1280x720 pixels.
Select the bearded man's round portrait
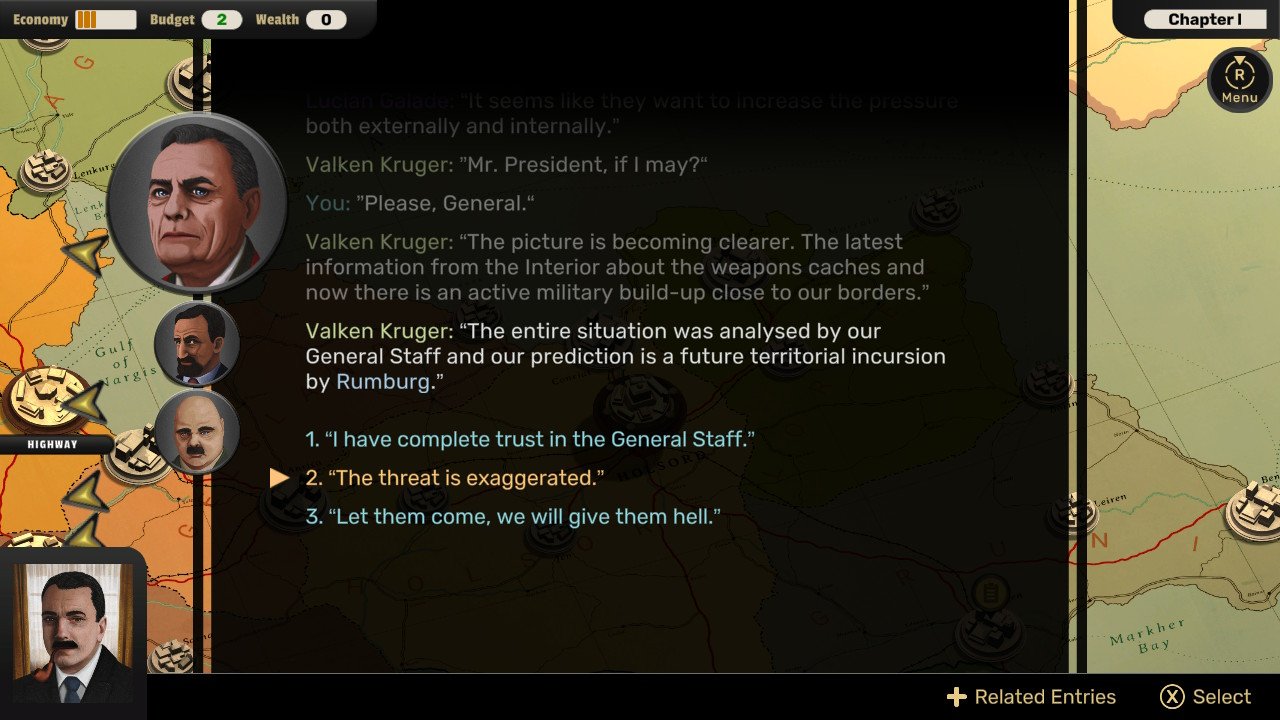pos(197,344)
